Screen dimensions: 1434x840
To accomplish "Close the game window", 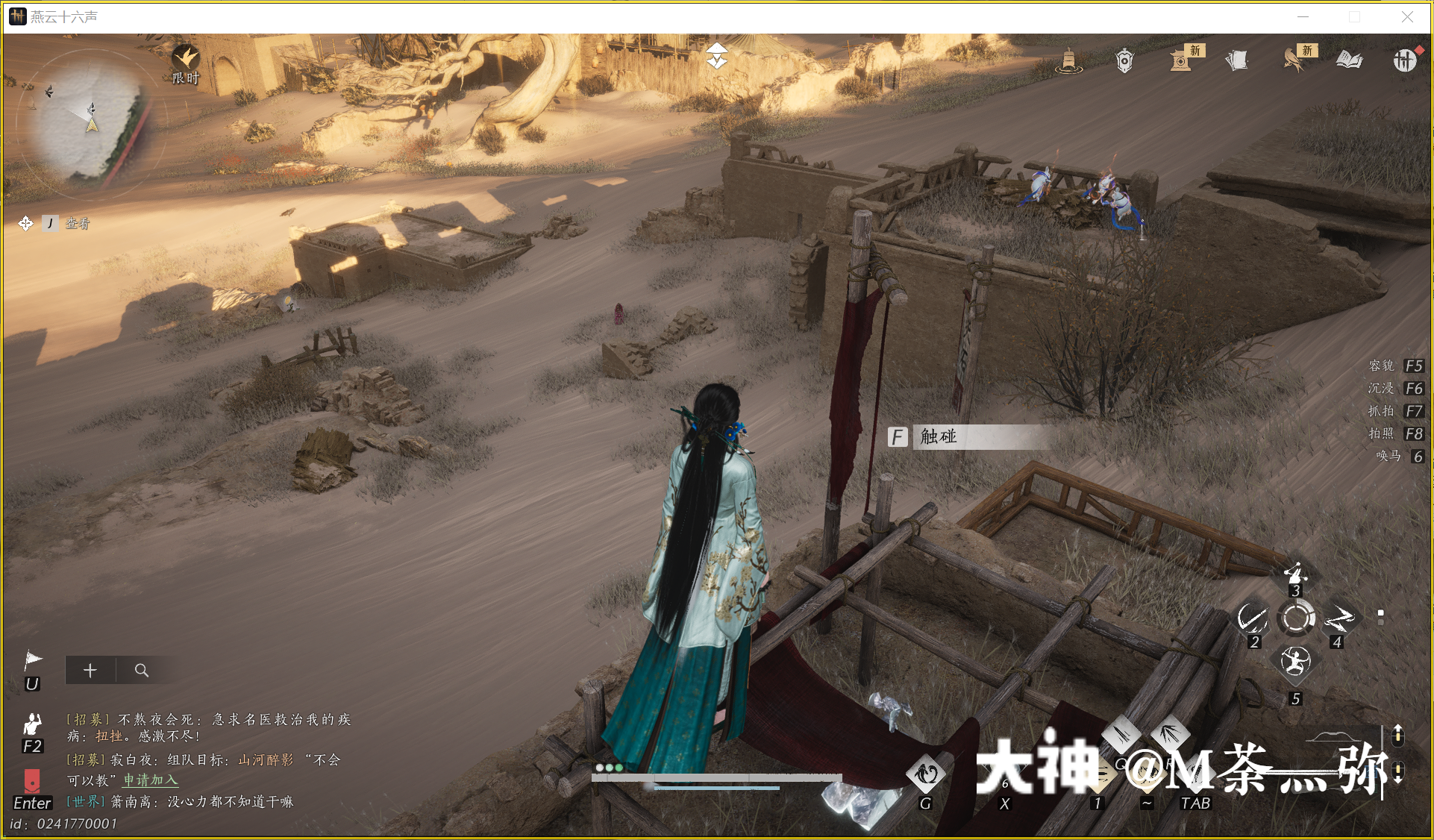I will (x=1407, y=17).
